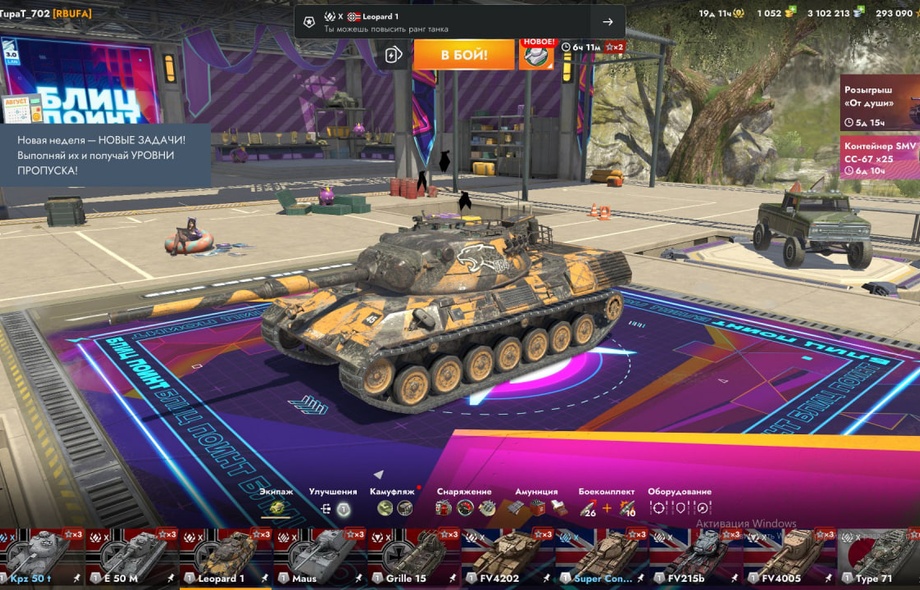920x590 pixels.
Task: Select the Kpz 50 t tank
Action: (40, 558)
